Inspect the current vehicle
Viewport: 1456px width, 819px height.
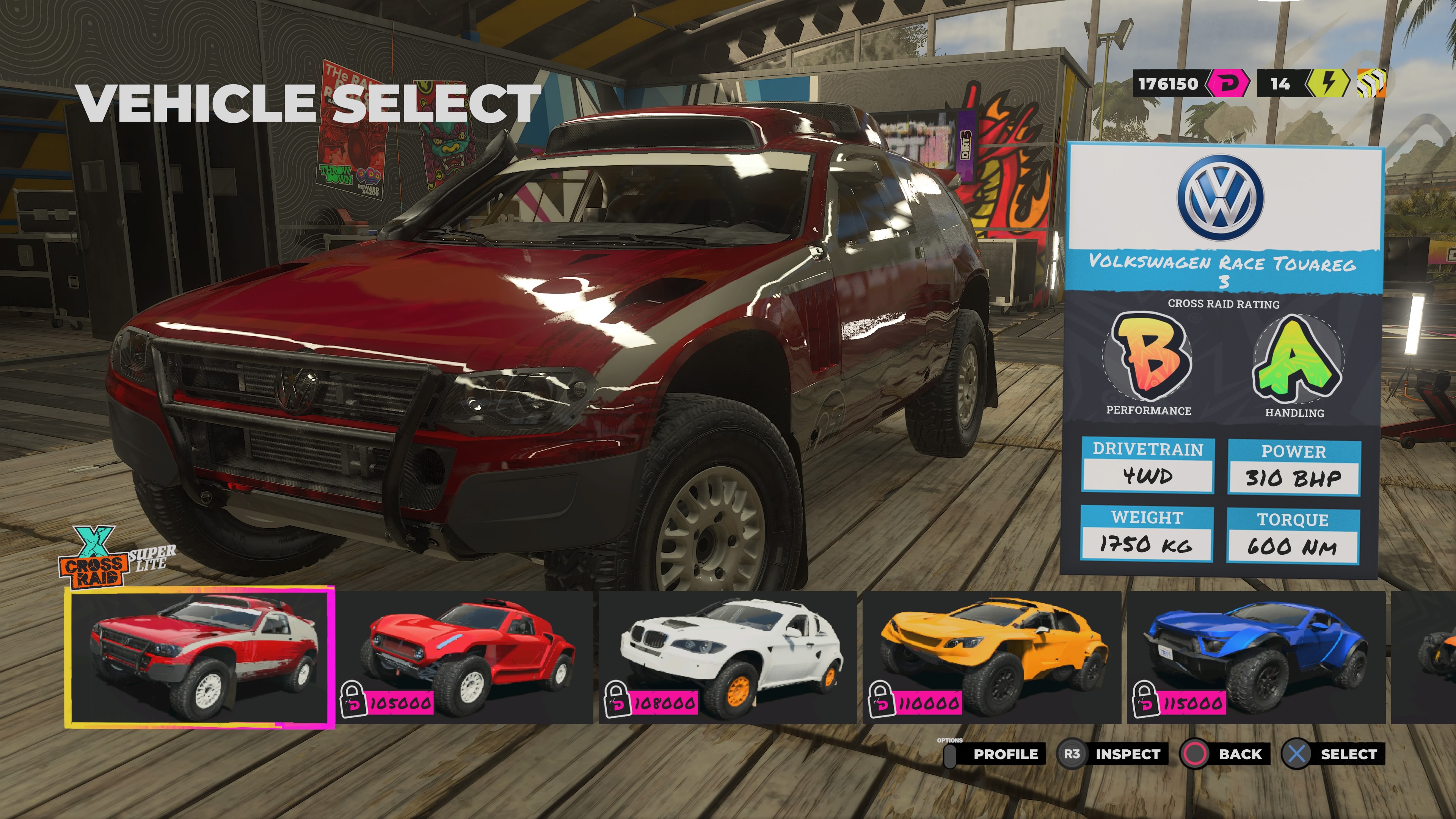(x=1112, y=754)
